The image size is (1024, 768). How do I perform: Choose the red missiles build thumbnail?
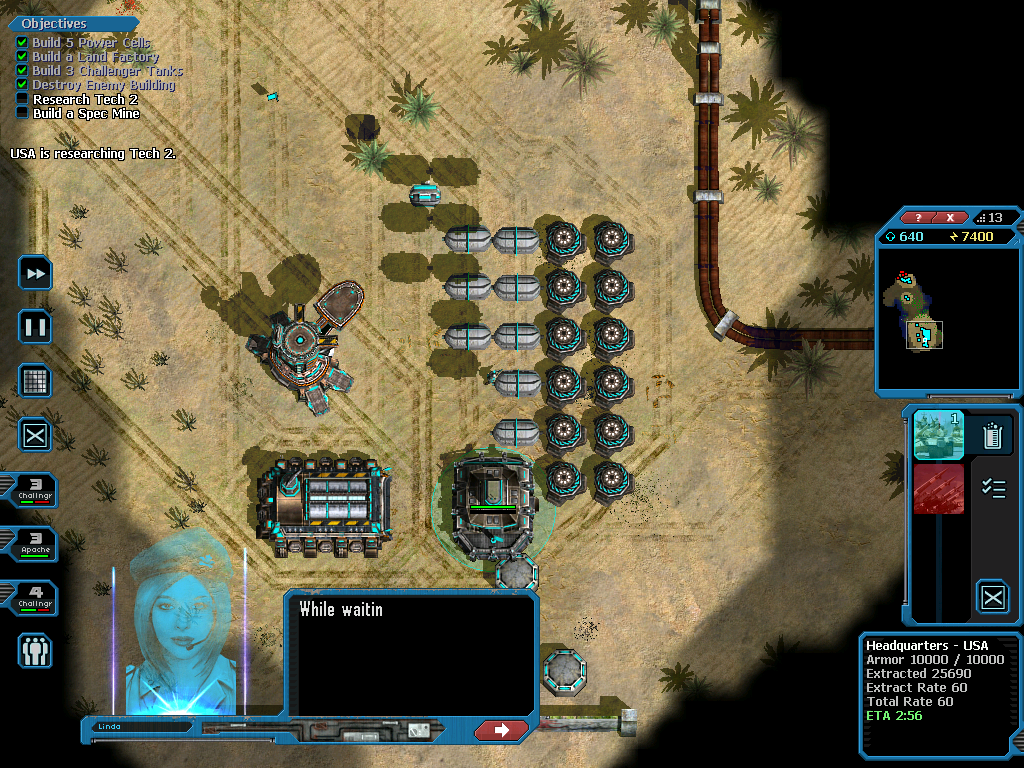click(938, 489)
